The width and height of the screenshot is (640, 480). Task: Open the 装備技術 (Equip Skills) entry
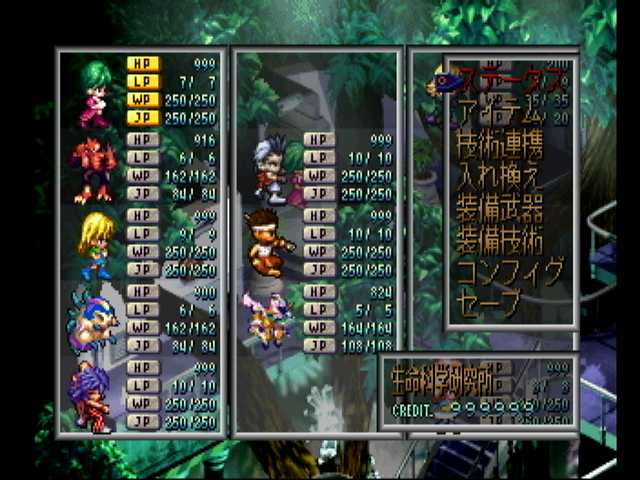point(500,240)
